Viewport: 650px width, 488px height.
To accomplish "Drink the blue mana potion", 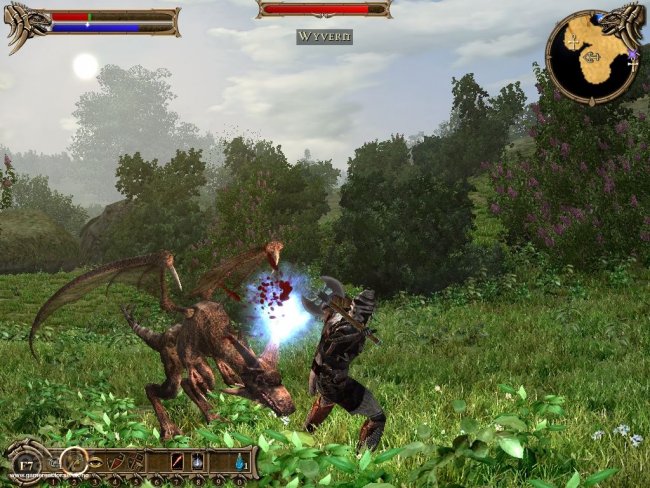I will coord(240,463).
